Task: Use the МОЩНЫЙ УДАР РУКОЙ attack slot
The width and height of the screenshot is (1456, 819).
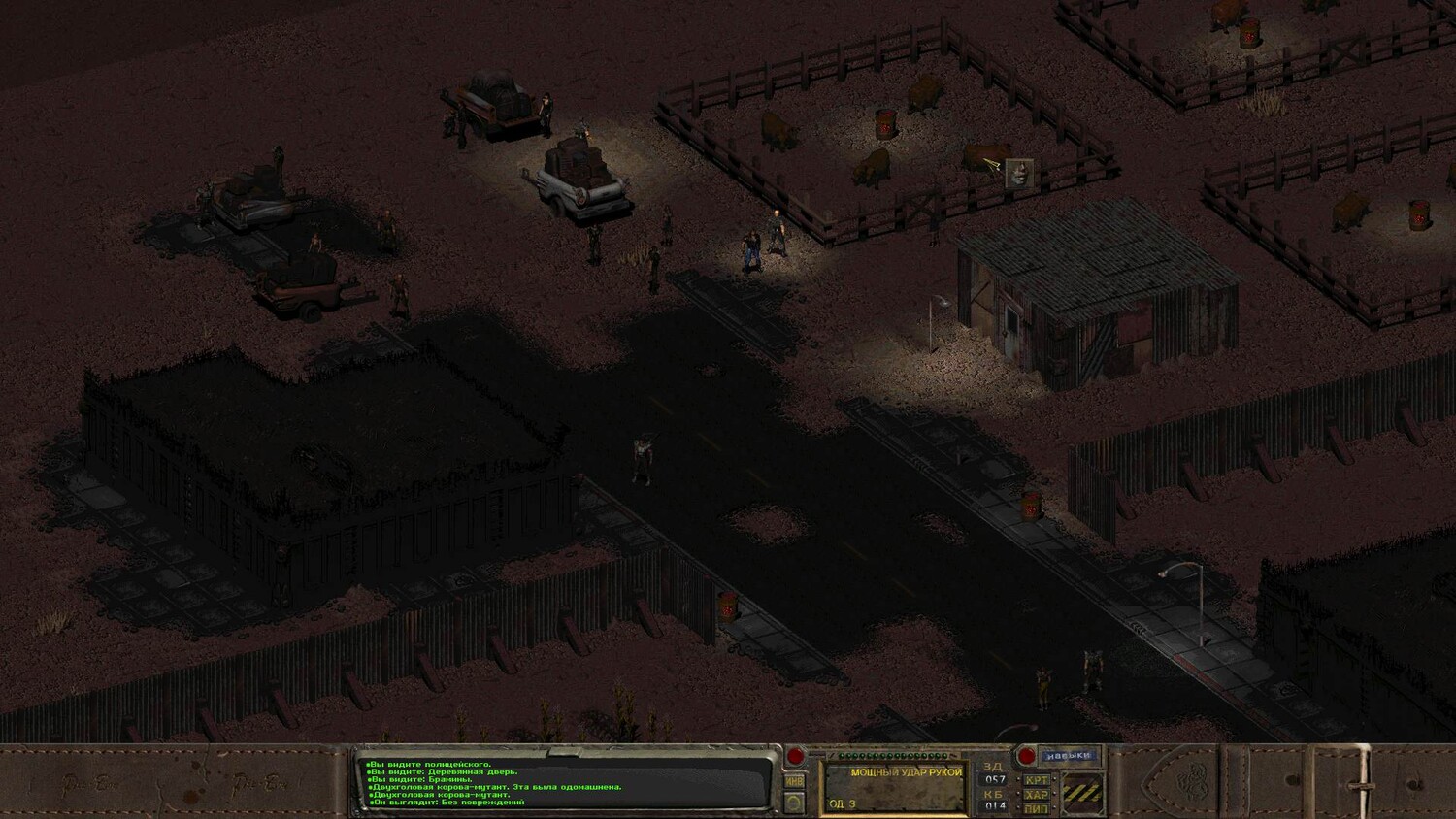Action: point(894,787)
